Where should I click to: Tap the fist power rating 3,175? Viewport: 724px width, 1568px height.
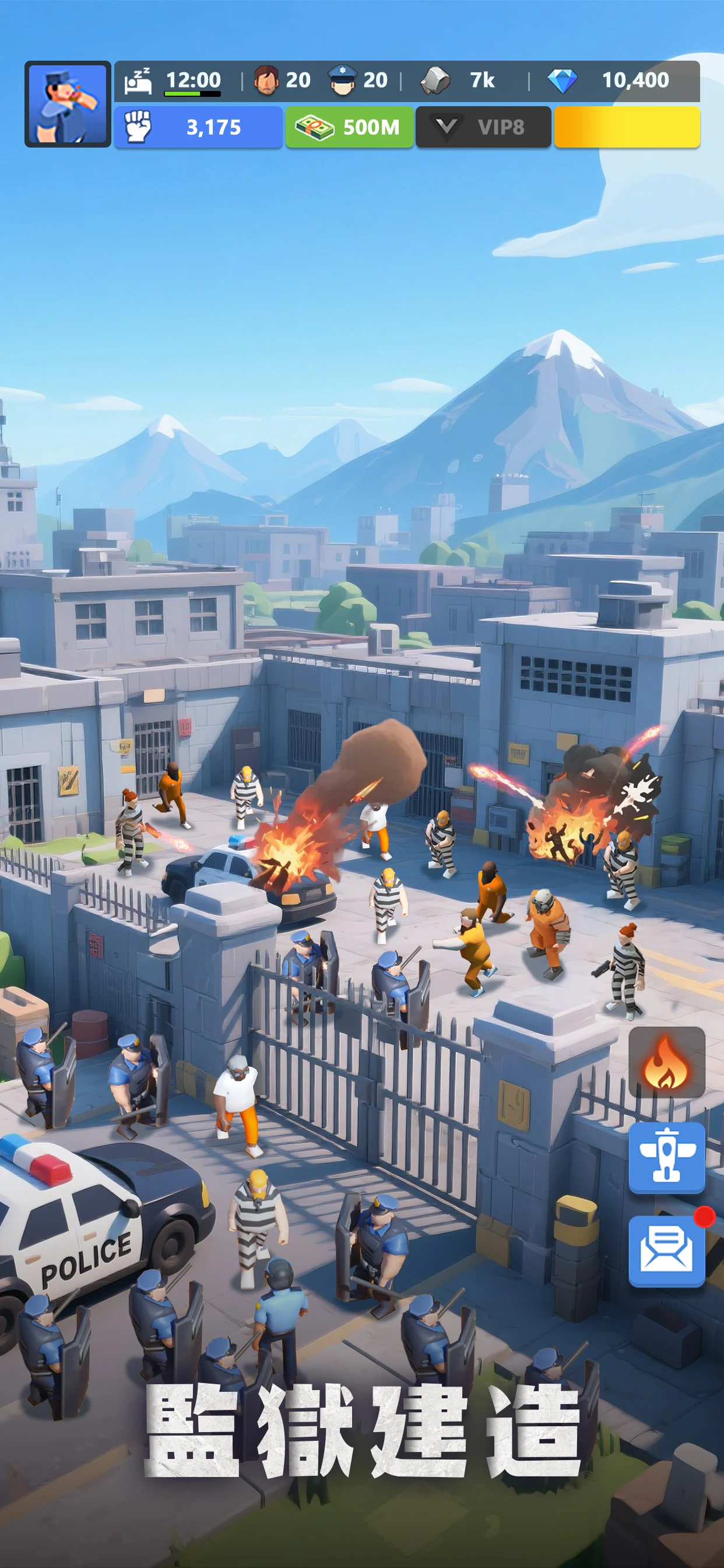pos(198,127)
